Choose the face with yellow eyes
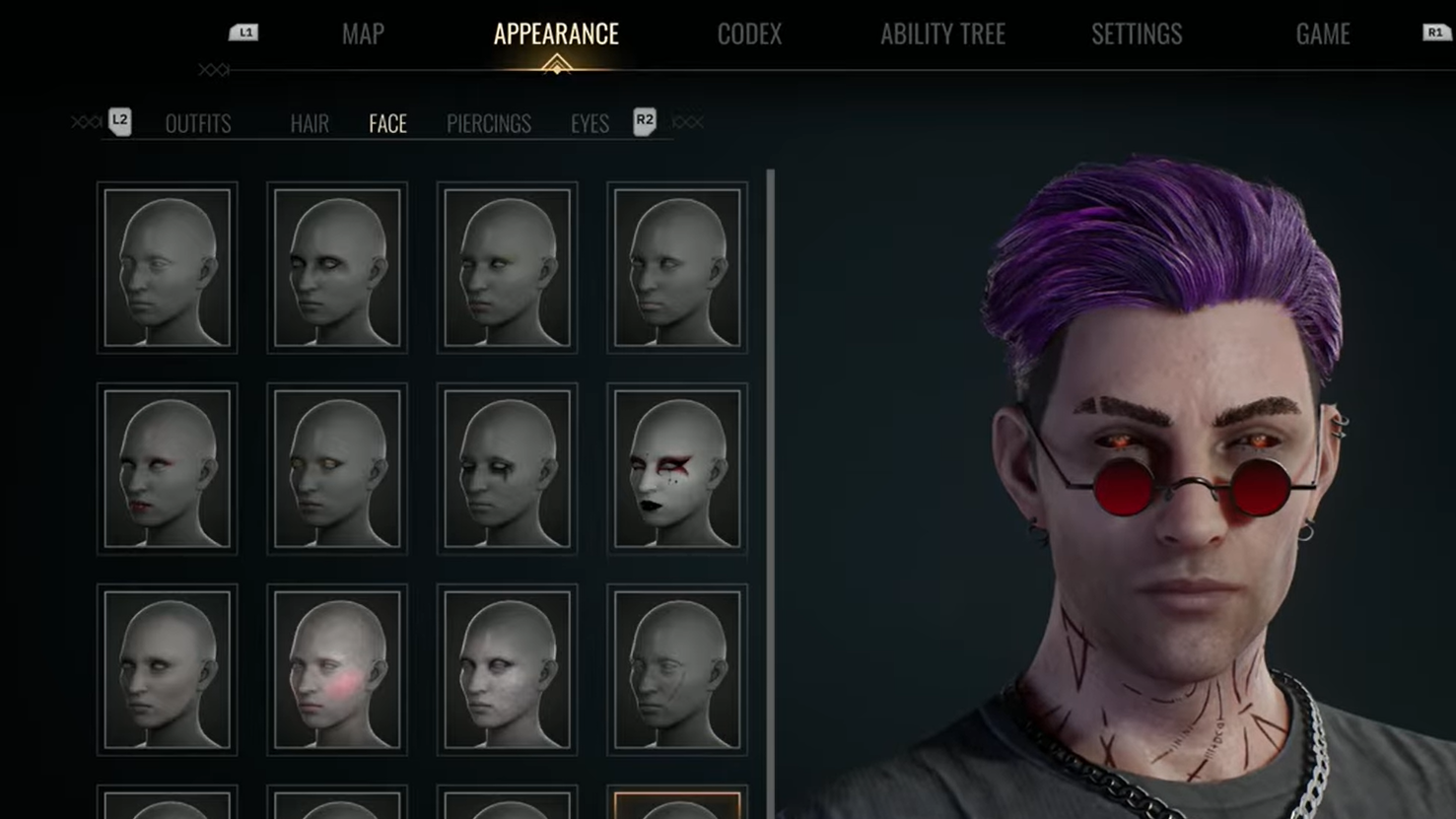Viewport: 1456px width, 819px height. tap(337, 468)
